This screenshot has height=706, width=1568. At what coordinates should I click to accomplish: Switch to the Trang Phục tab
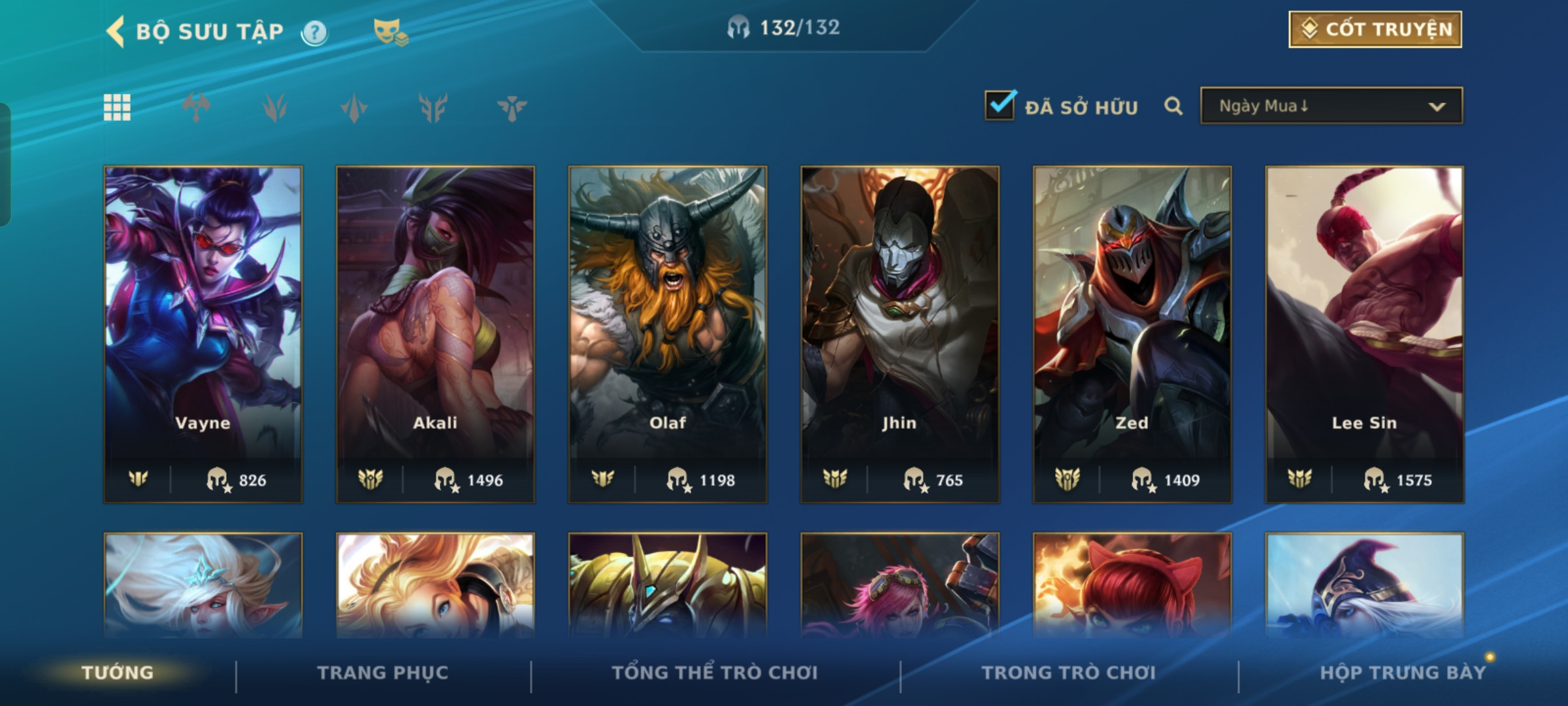(383, 673)
